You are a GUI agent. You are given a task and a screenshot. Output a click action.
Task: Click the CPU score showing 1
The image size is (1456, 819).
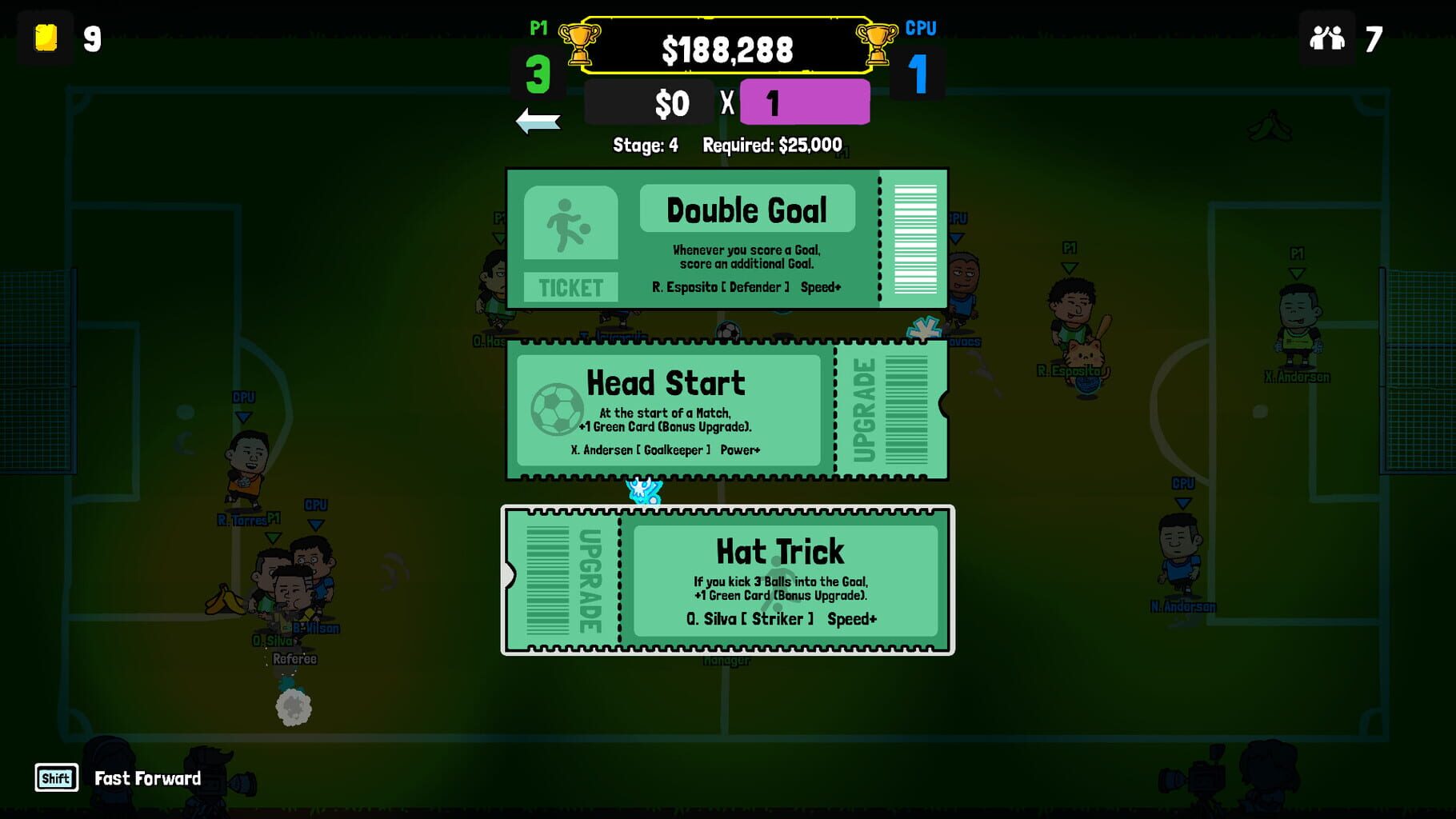coord(920,74)
